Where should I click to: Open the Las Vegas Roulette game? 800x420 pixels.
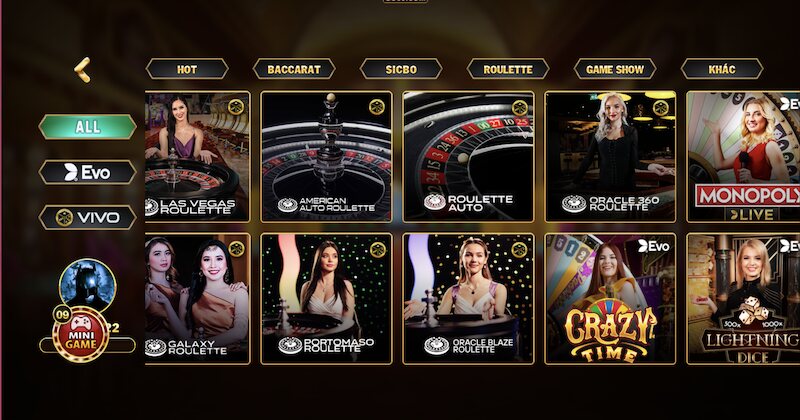click(x=198, y=157)
